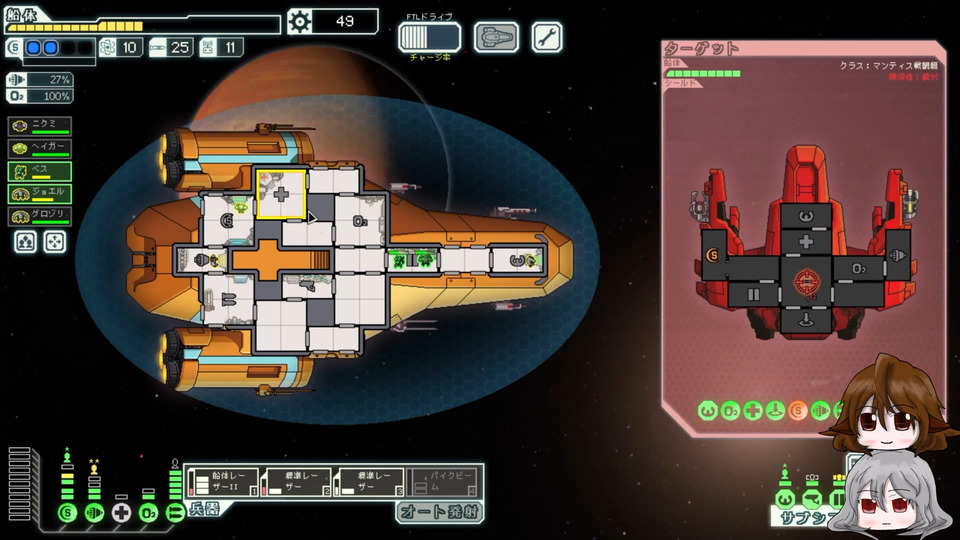
Task: Select crew member グロゾリ
Action: [39, 217]
